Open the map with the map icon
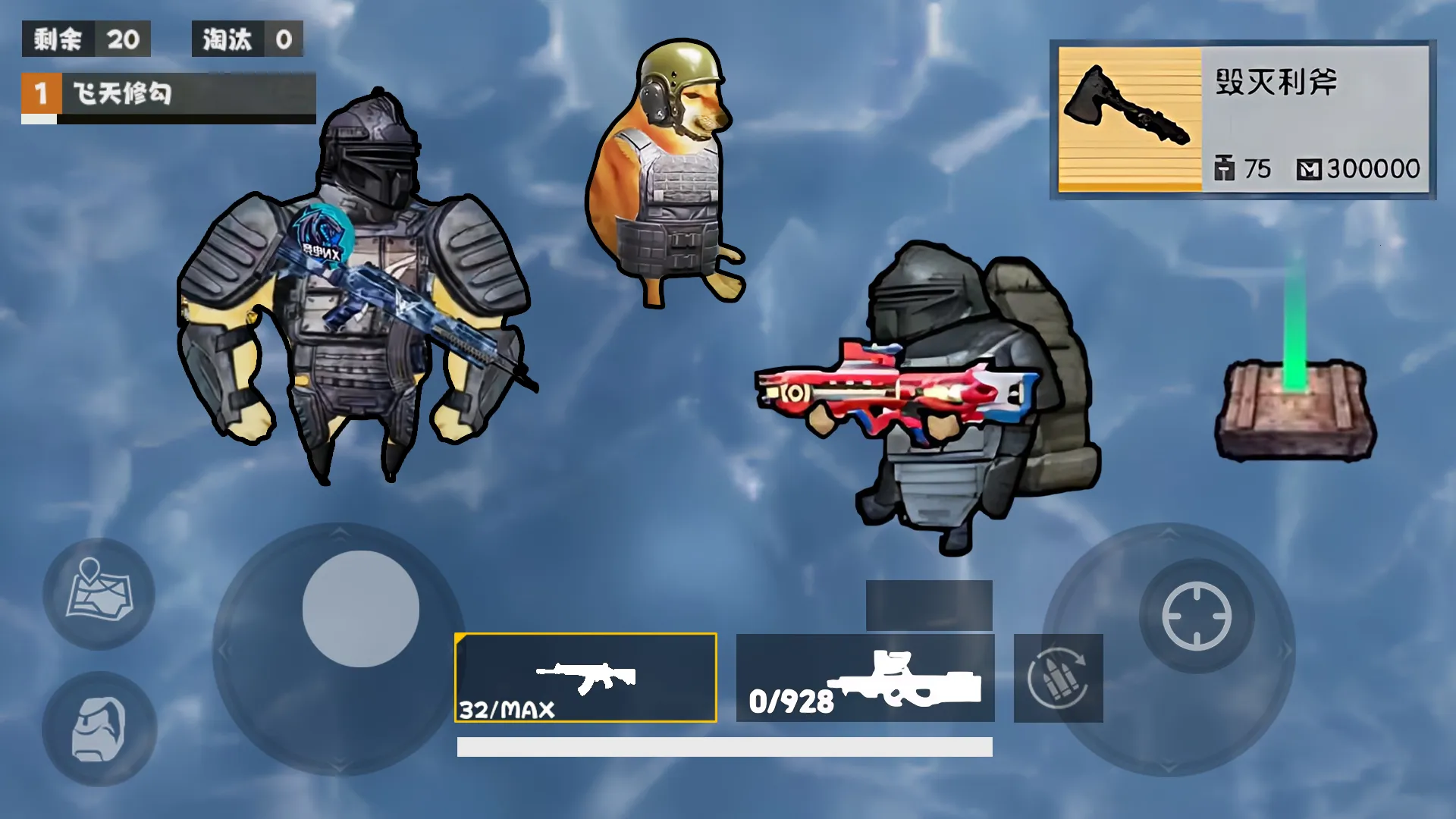 [x=99, y=593]
